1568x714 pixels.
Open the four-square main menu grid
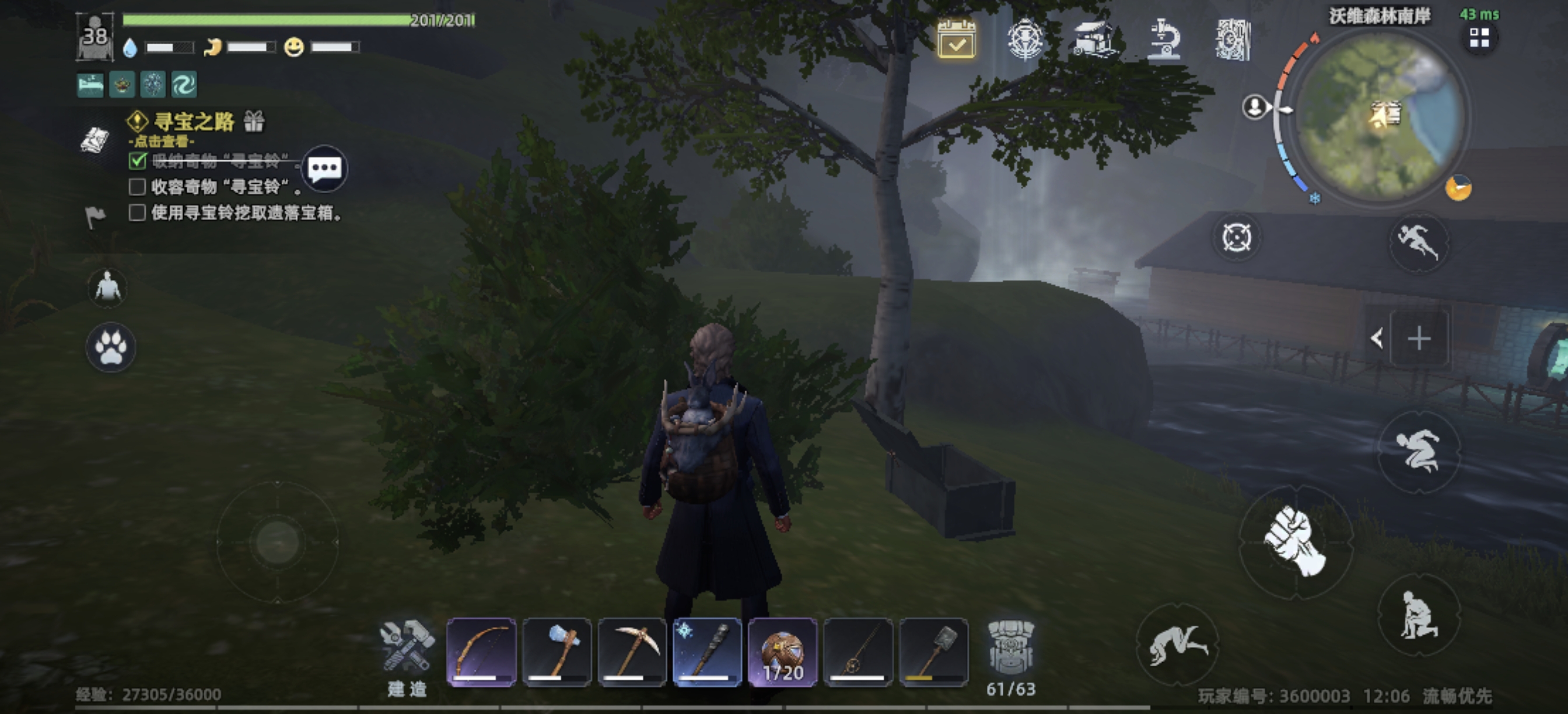point(1479,39)
